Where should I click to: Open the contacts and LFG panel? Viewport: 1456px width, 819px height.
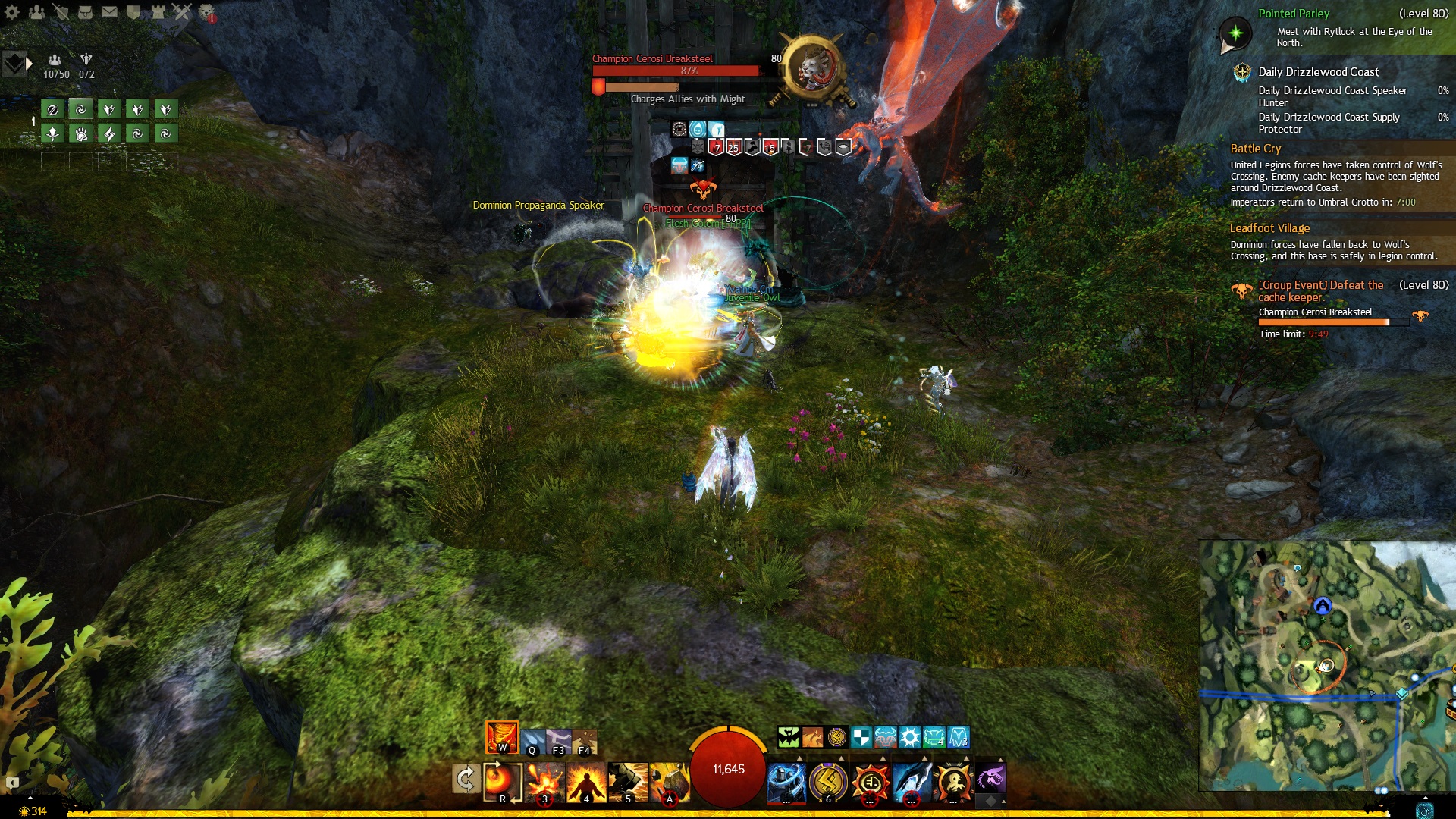pos(36,11)
